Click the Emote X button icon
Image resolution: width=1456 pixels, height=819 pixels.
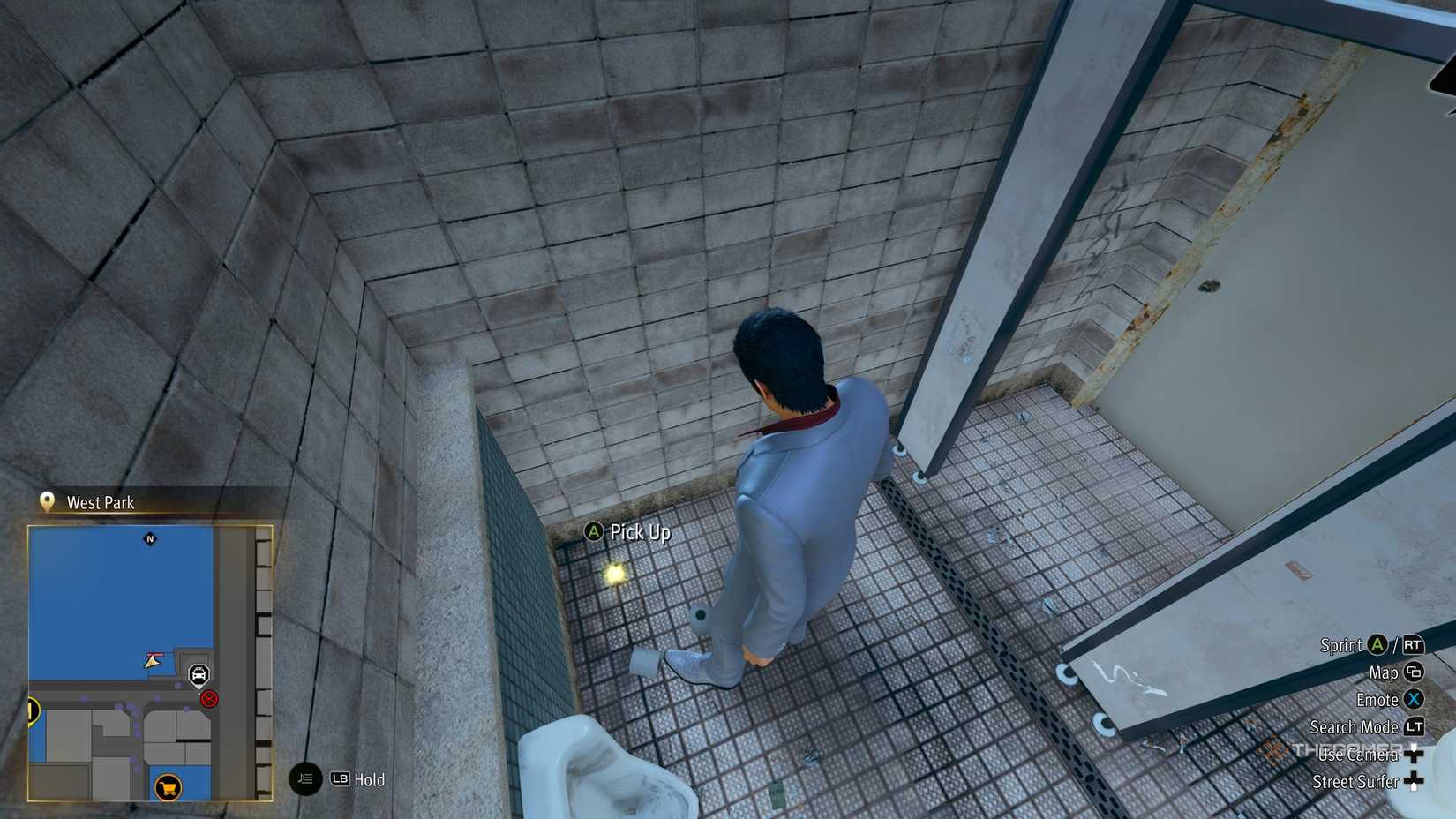tap(1415, 700)
